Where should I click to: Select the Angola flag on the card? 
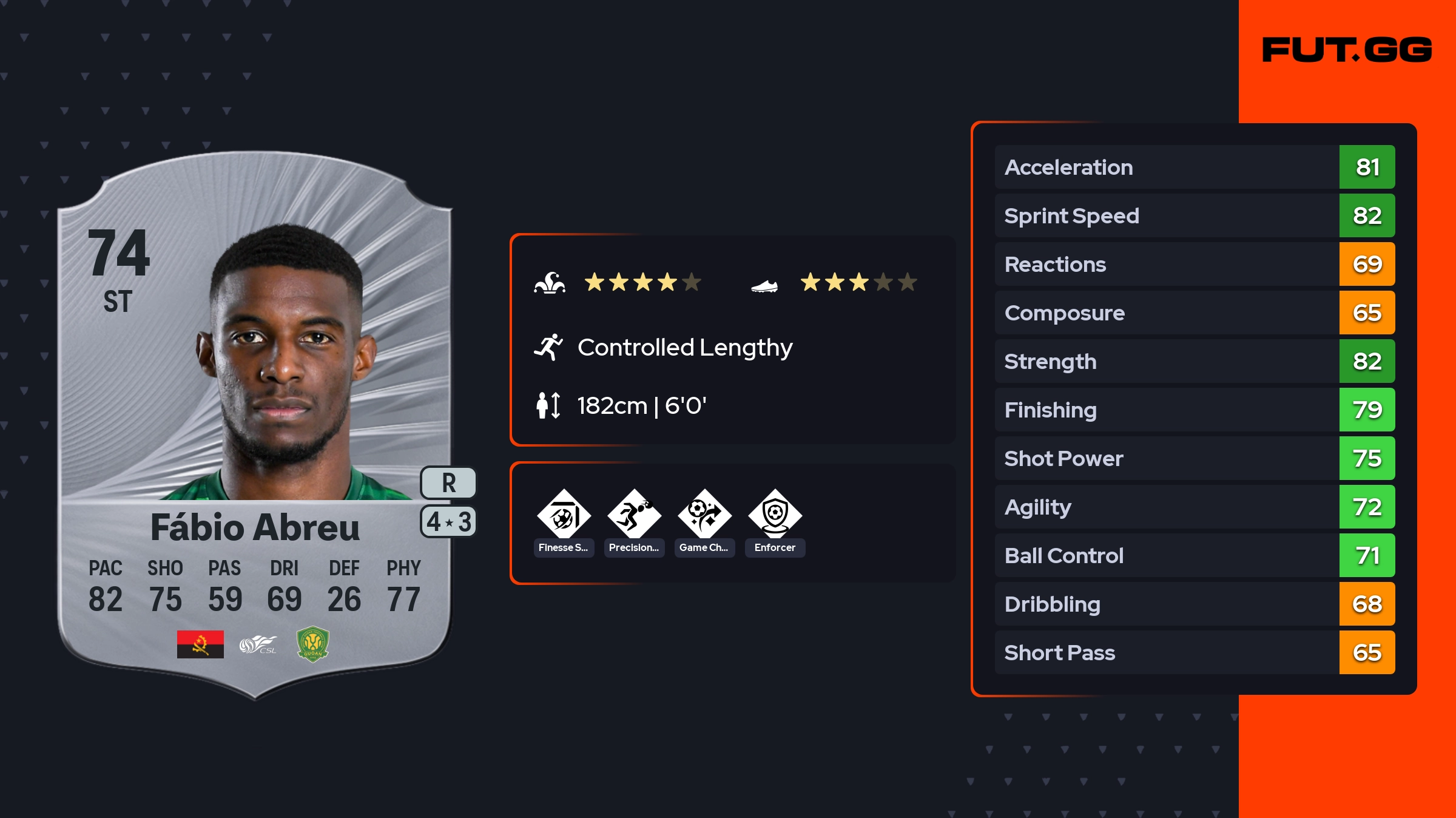[200, 644]
